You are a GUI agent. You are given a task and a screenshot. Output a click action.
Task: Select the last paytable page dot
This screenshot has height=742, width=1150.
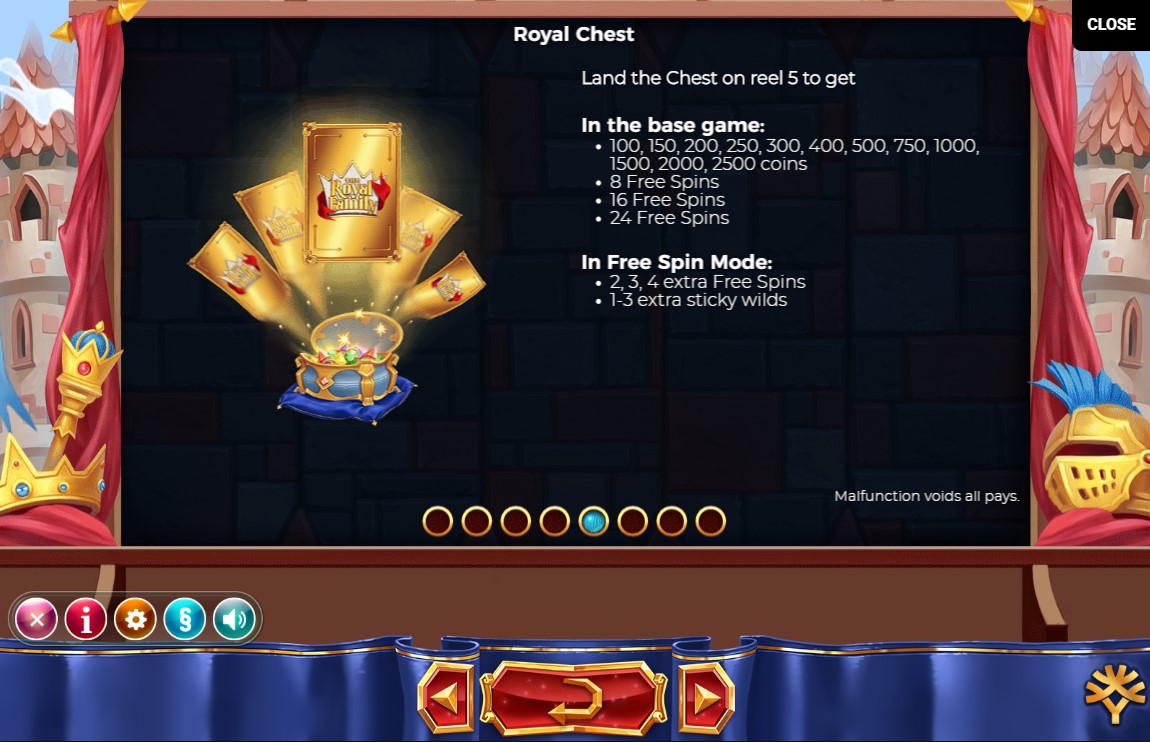click(710, 521)
